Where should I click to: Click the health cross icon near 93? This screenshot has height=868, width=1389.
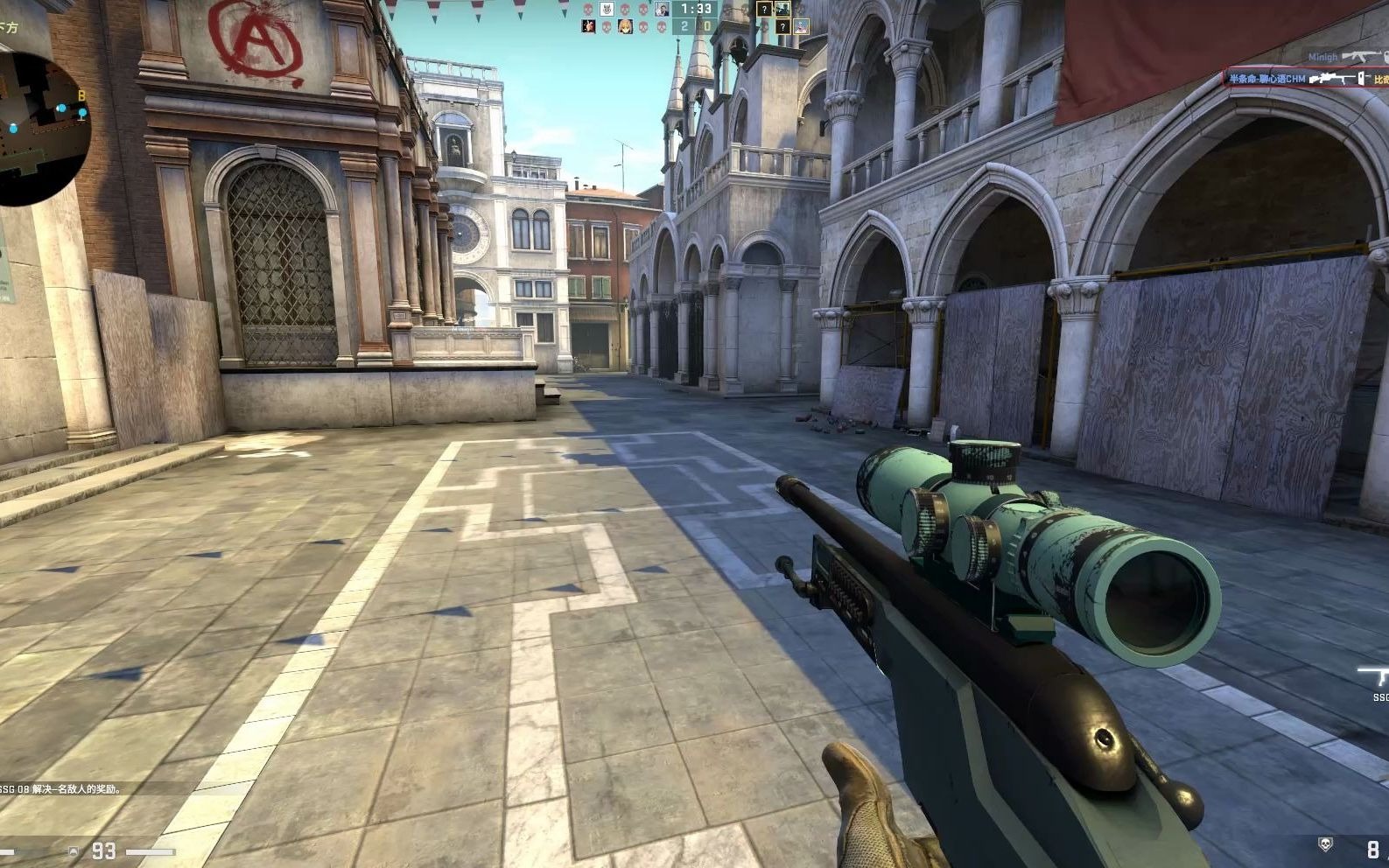tap(74, 850)
